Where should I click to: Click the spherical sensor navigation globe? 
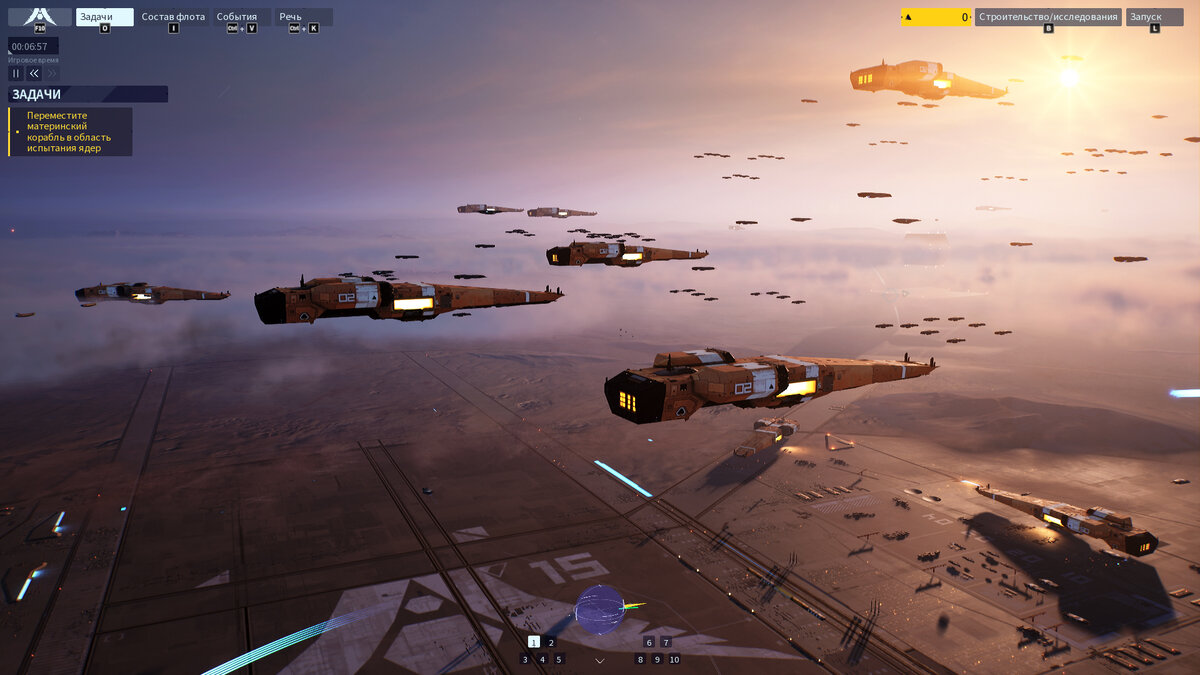pos(600,609)
